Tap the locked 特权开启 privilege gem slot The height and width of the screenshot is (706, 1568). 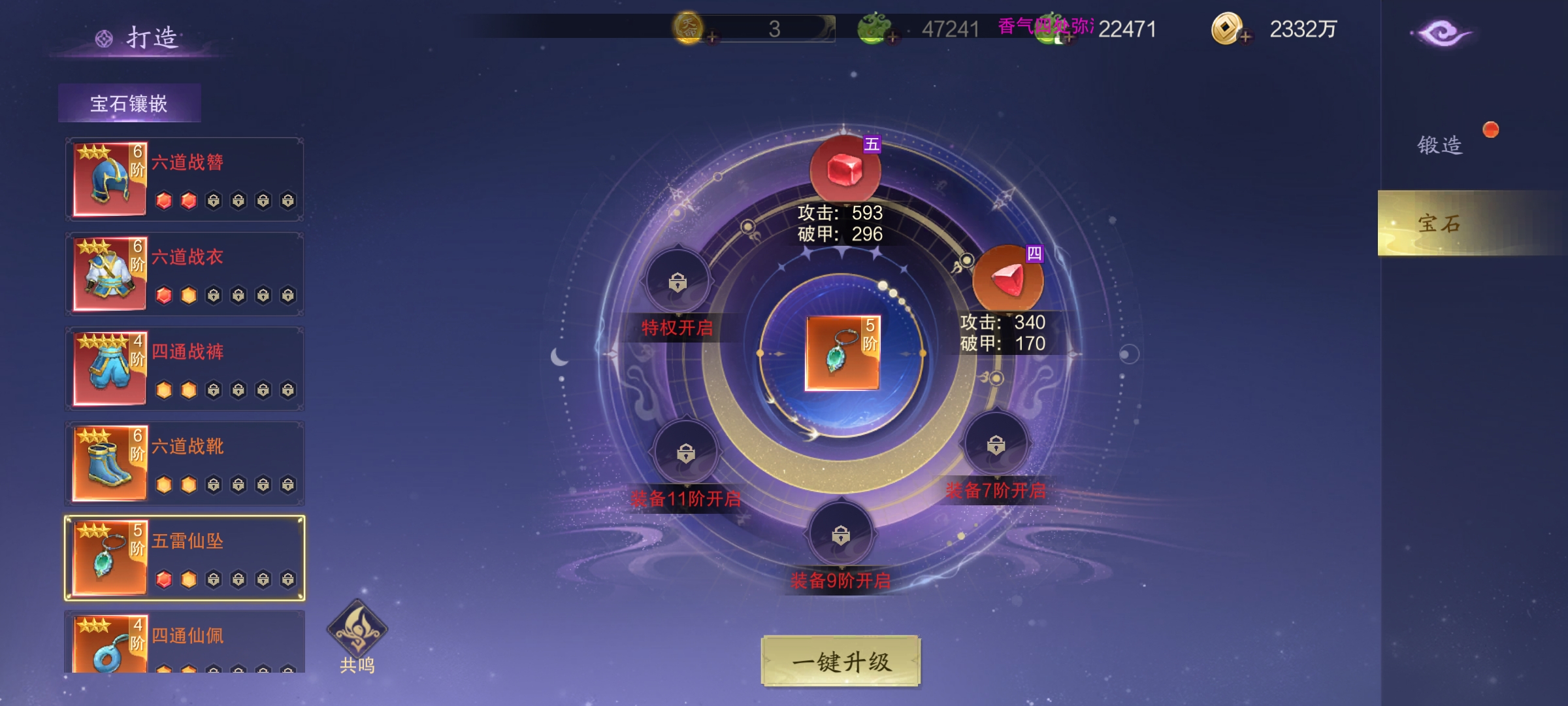pyautogui.click(x=678, y=282)
